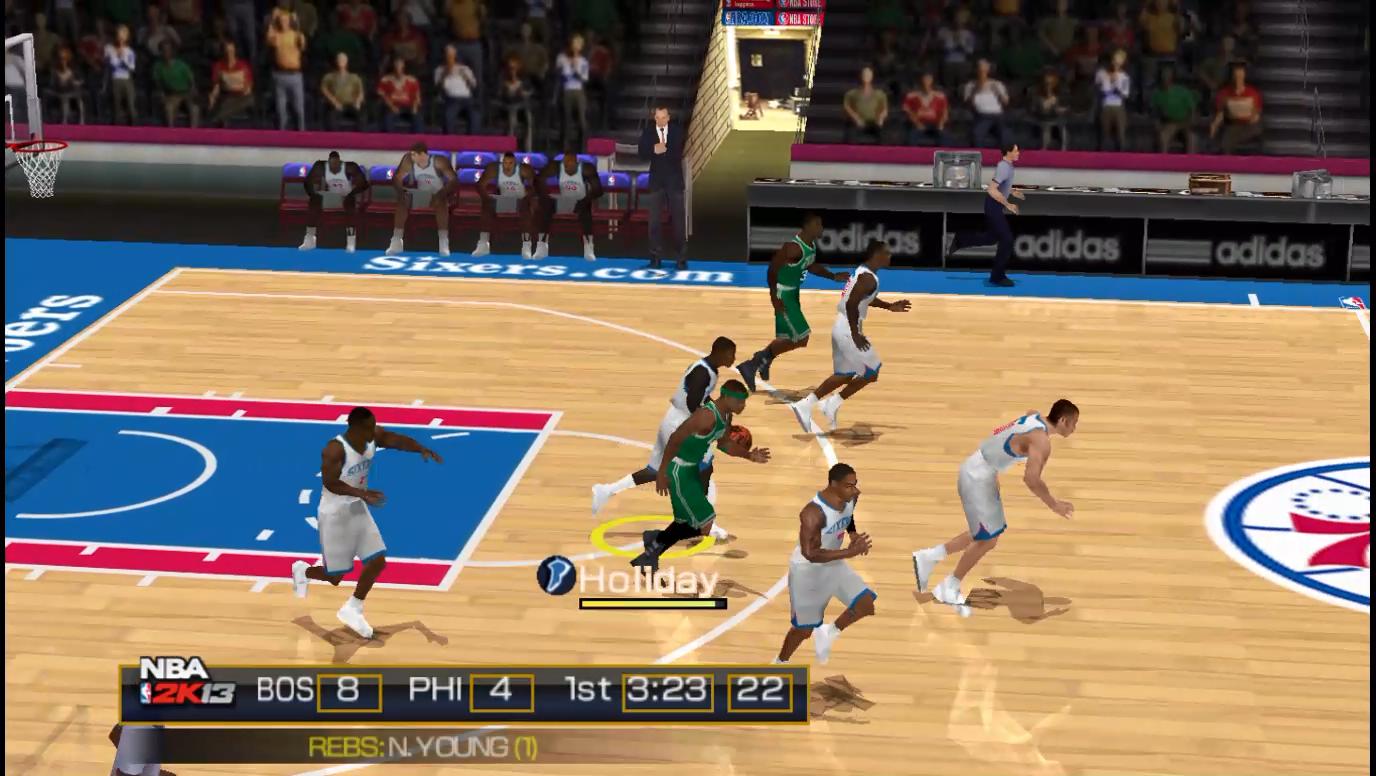Switch to the BOS team label
This screenshot has height=776, width=1376.
(287, 688)
